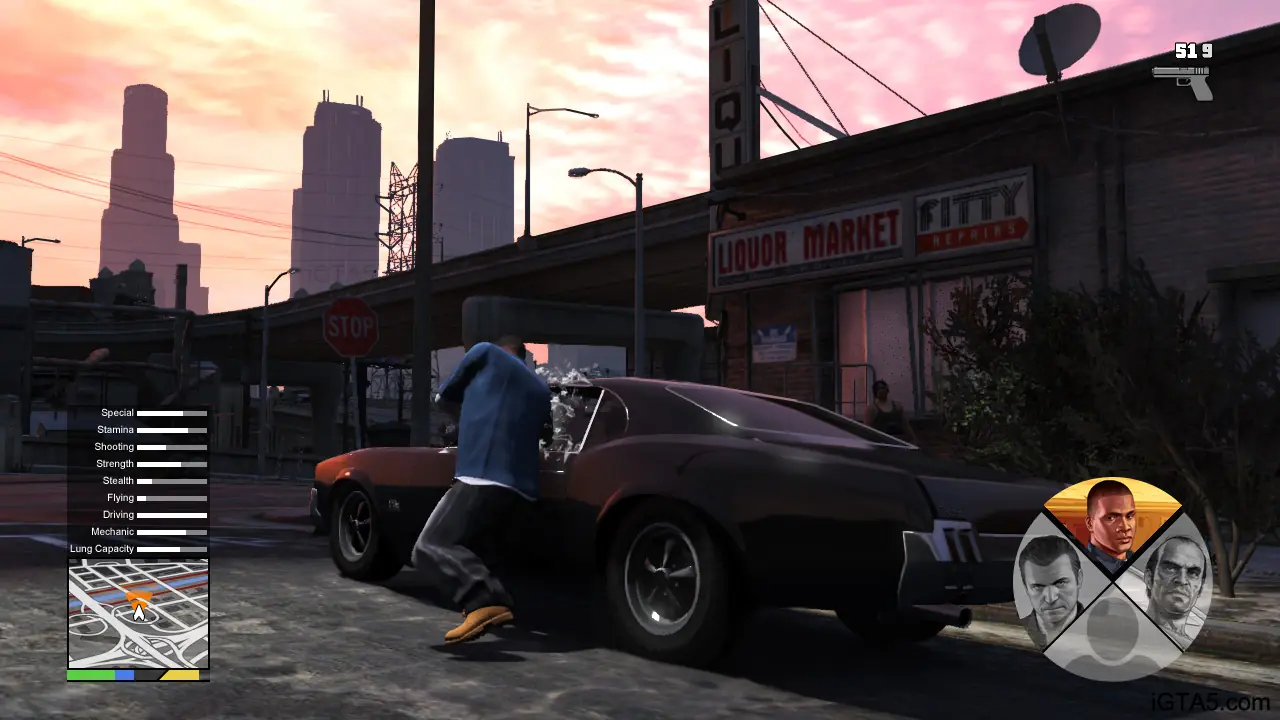Open the character selection wheel center
Viewport: 1280px width, 720px height.
click(x=1113, y=585)
